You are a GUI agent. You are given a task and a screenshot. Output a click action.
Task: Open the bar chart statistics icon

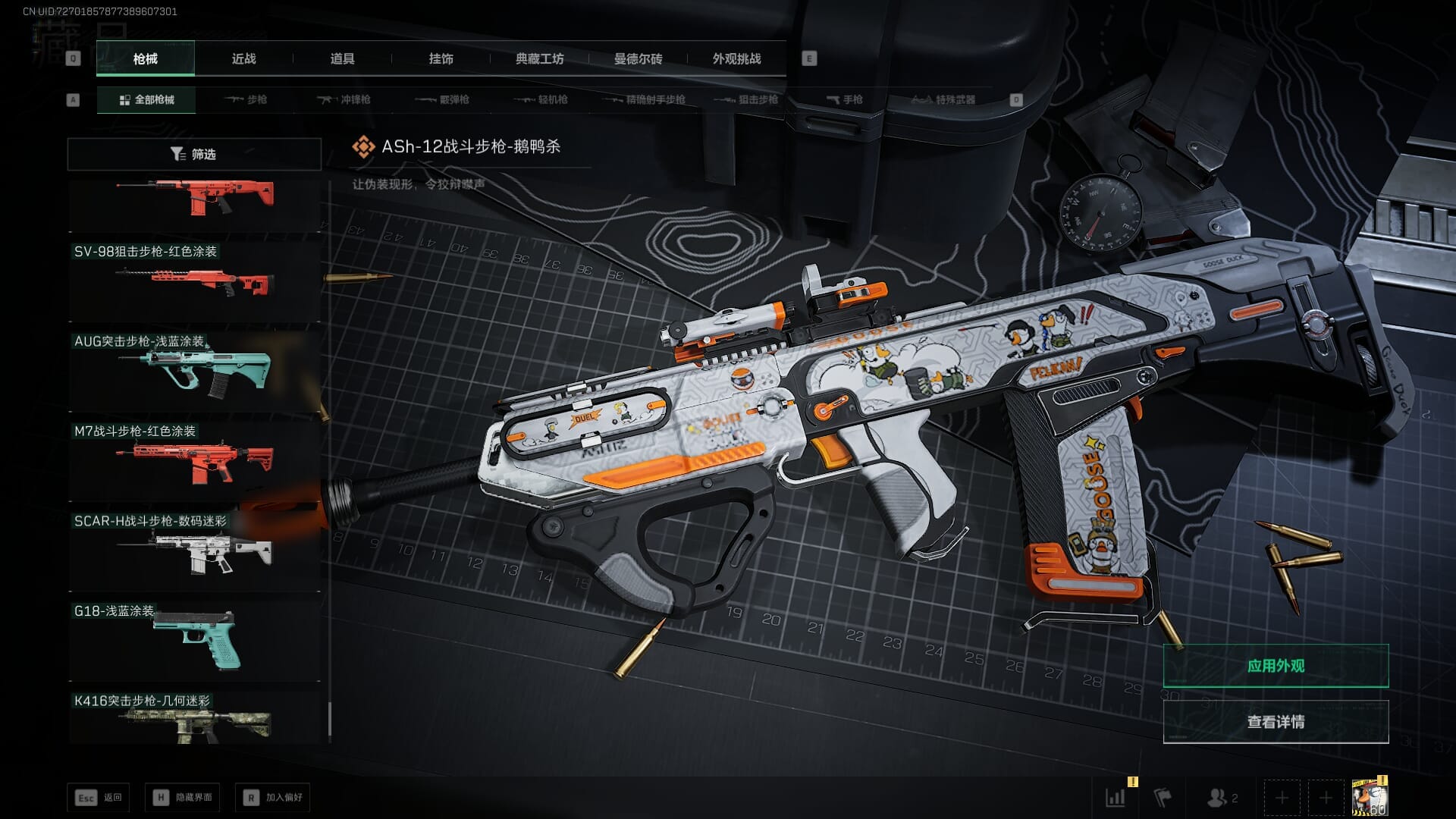pyautogui.click(x=1116, y=797)
